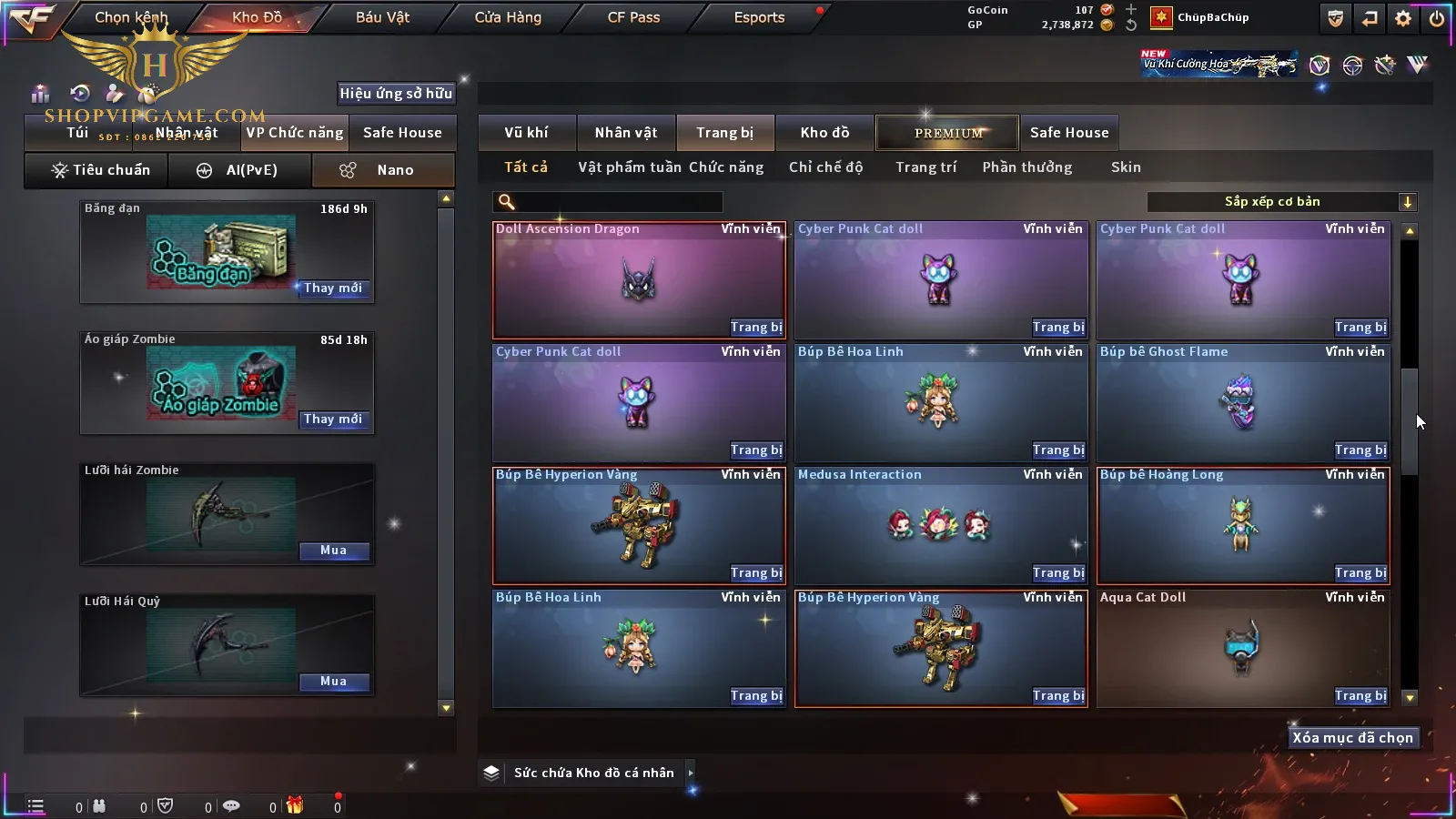1456x819 pixels.
Task: Switch to the Nano loadout tab
Action: (x=383, y=170)
